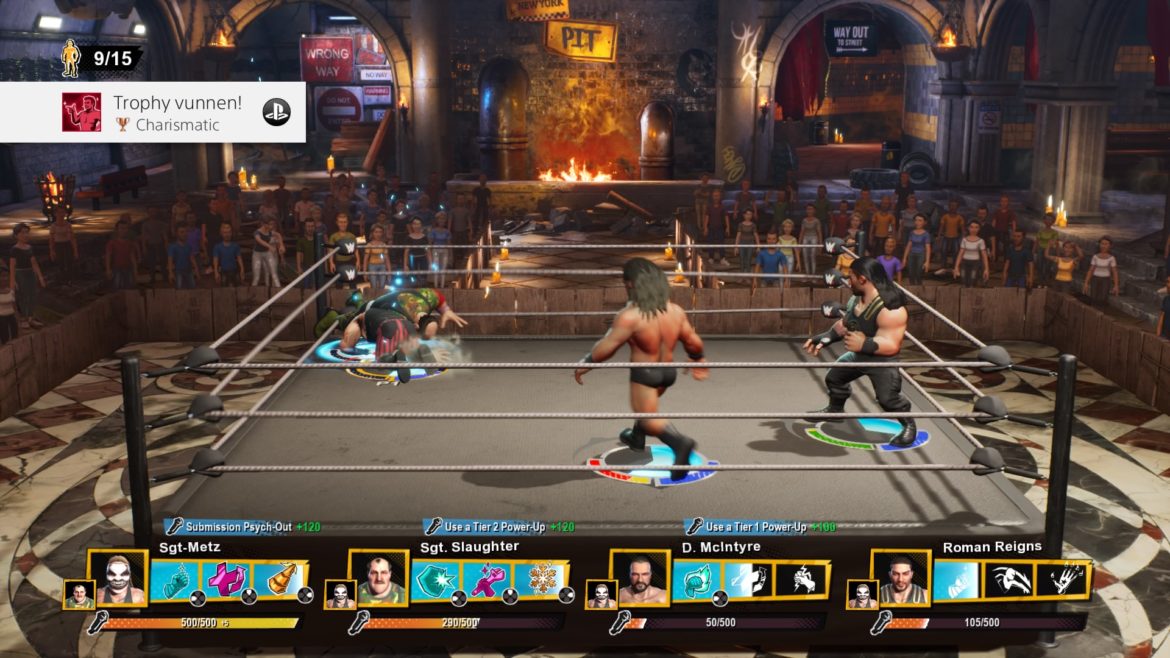Select the Submission Psych-Out bonus banner
Image resolution: width=1170 pixels, height=658 pixels.
click(243, 526)
